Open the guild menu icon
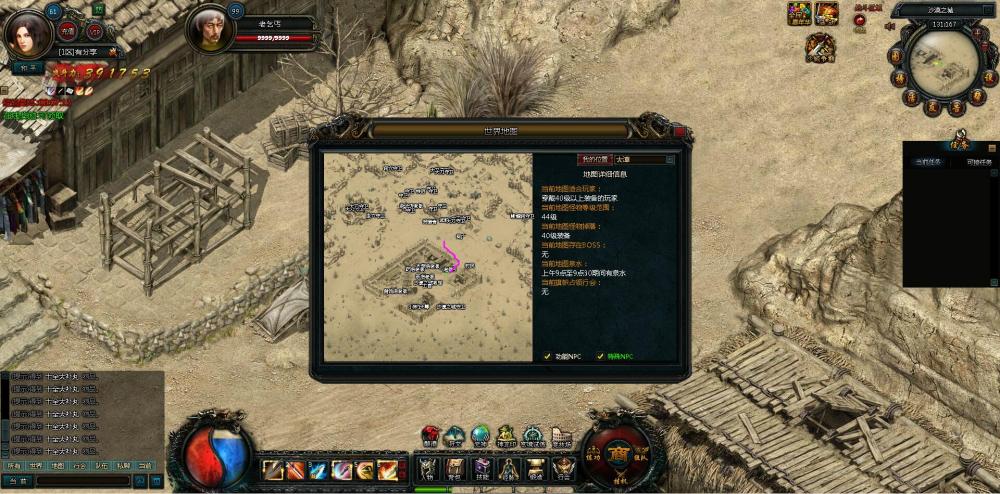Screen dimensions: 1000x494 point(563,468)
